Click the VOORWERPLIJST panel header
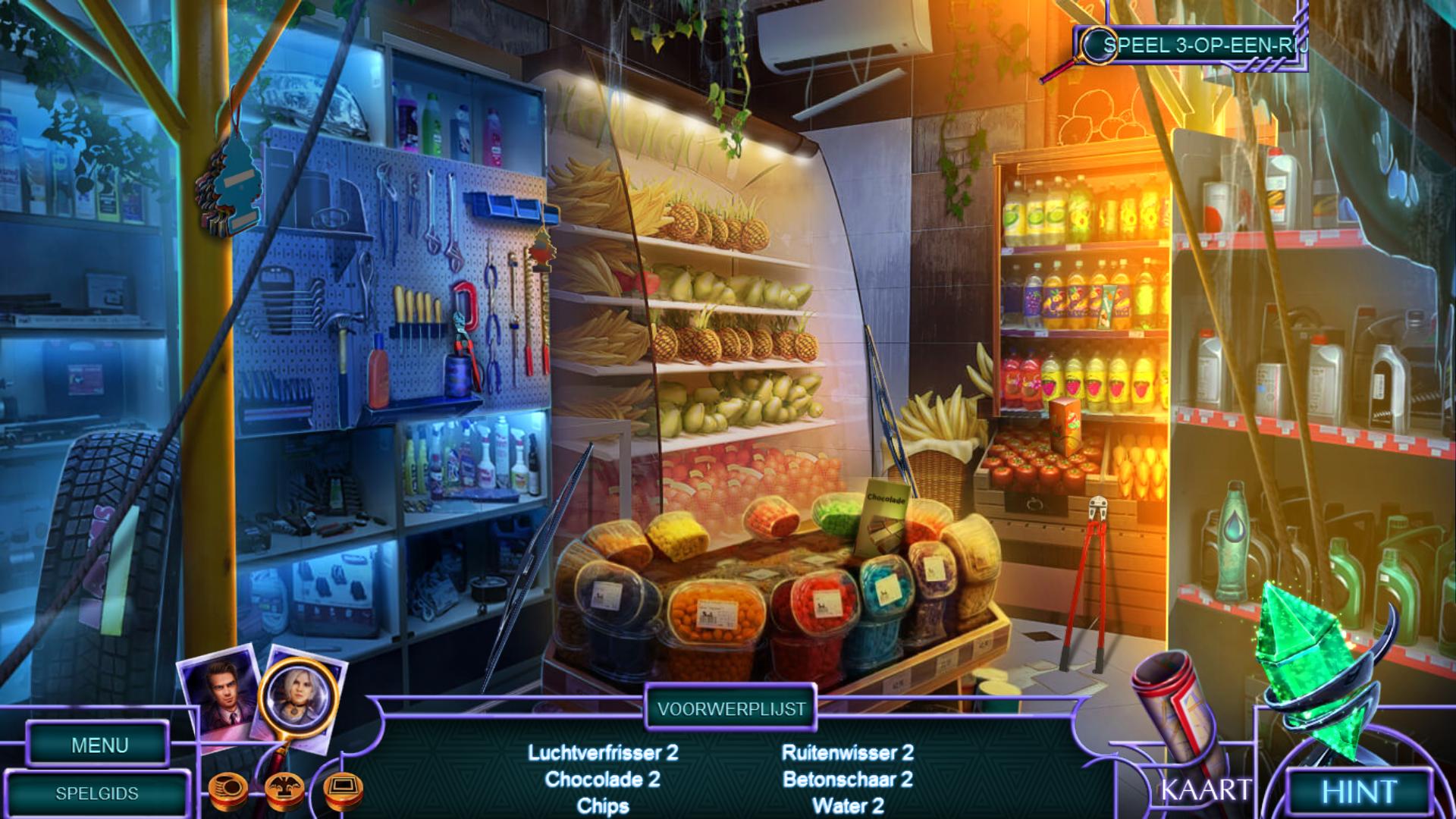The height and width of the screenshot is (819, 1456). tap(731, 709)
